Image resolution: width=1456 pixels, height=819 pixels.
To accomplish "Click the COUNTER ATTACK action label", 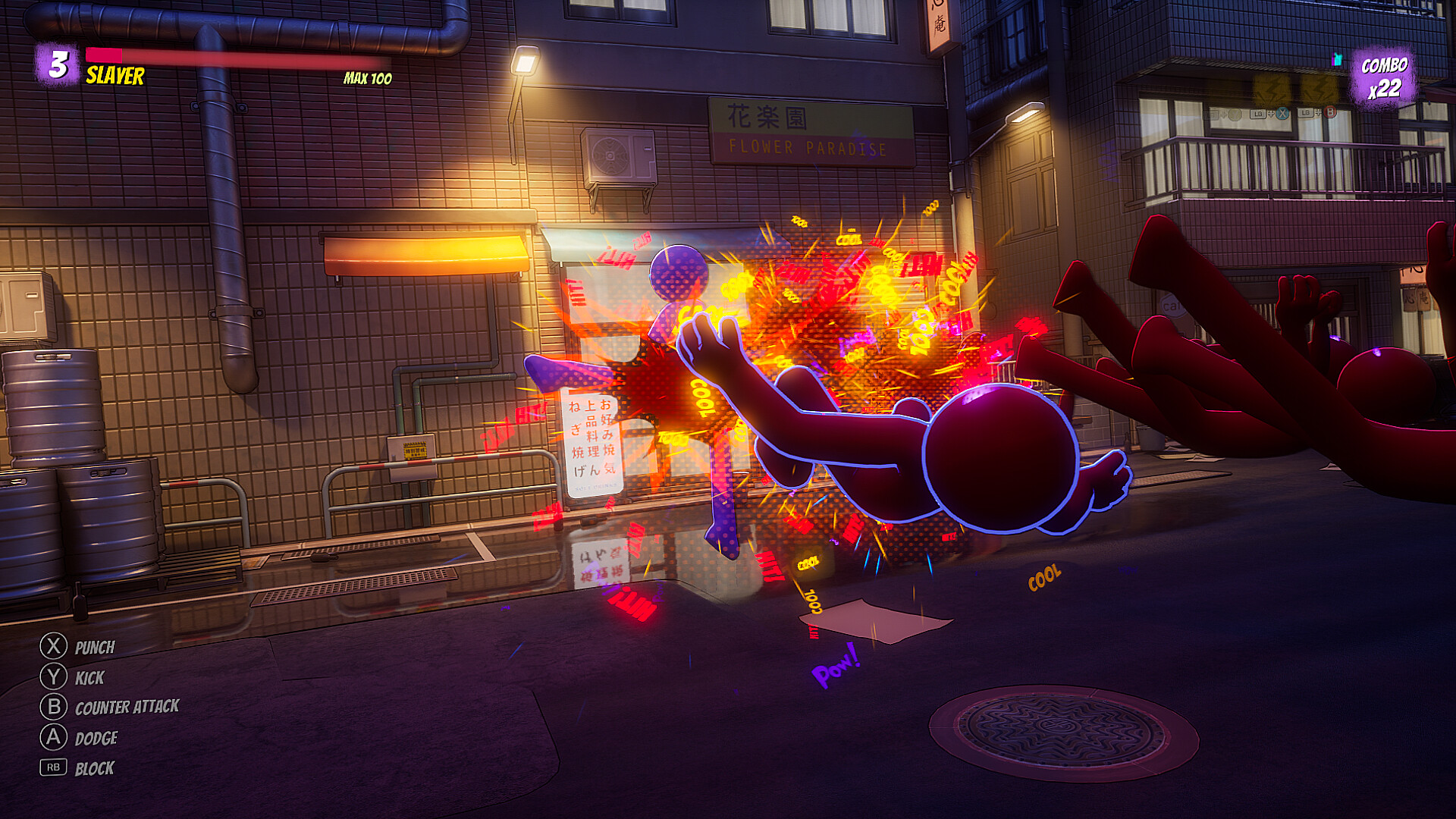I will (127, 708).
